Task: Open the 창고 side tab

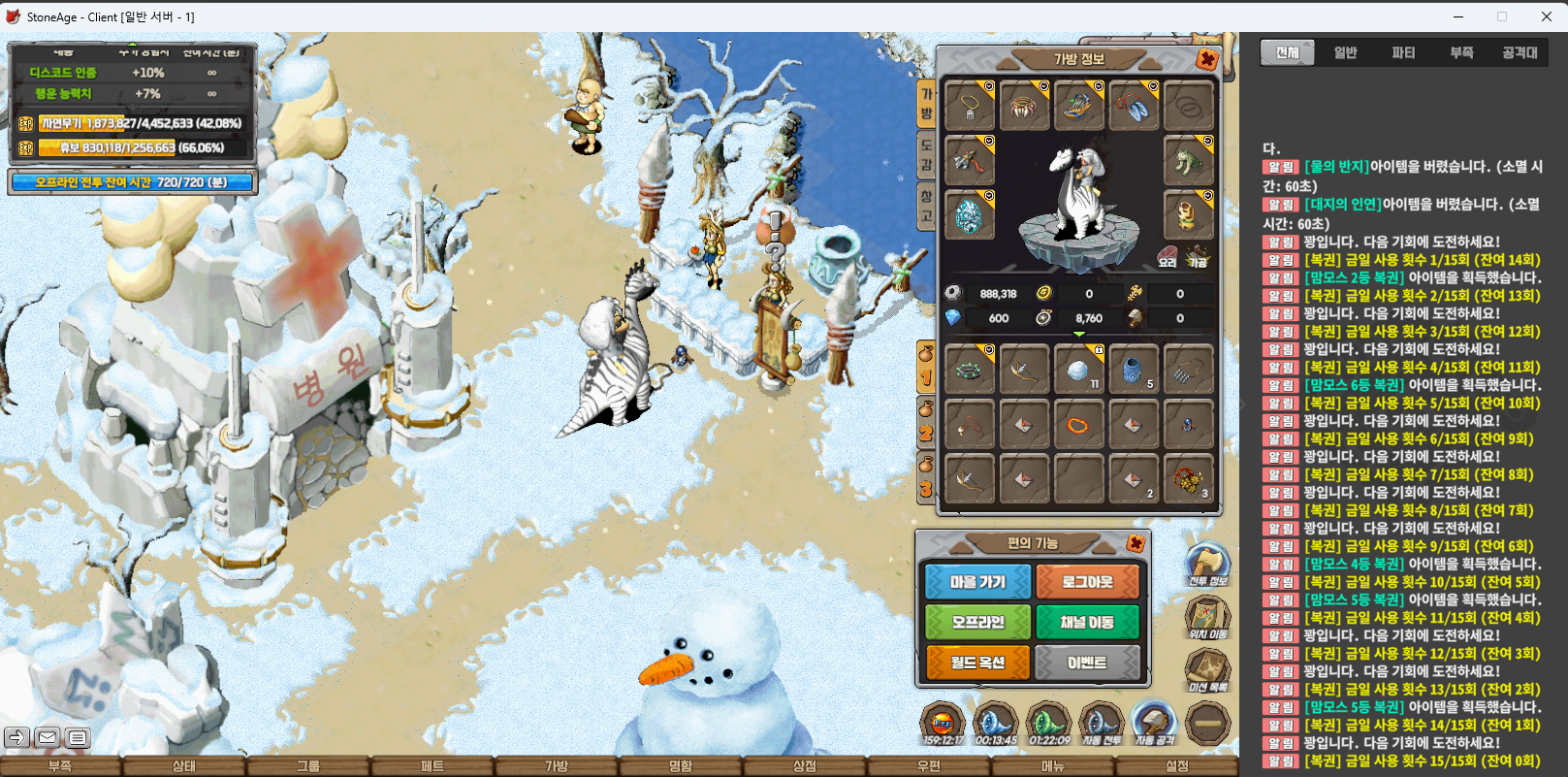Action: [926, 206]
